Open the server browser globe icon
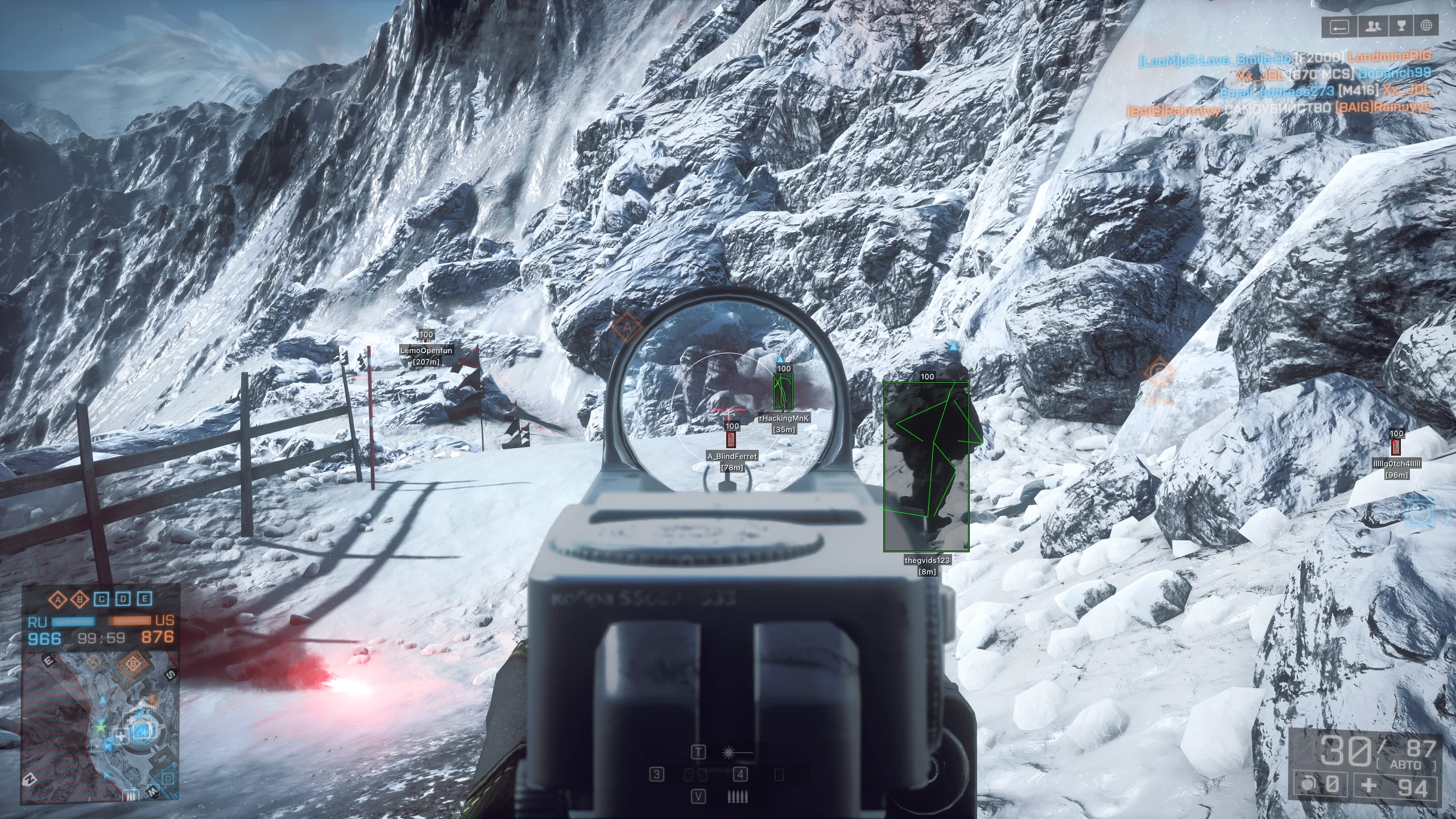Image resolution: width=1456 pixels, height=819 pixels. [1428, 26]
